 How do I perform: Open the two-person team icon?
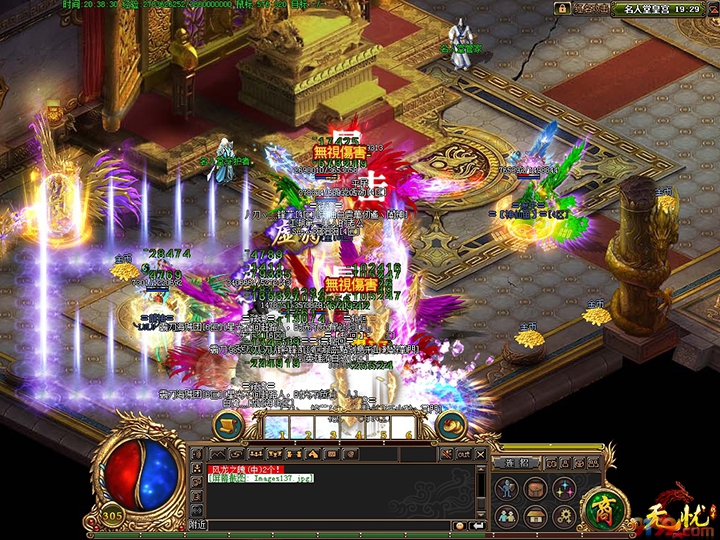click(509, 515)
